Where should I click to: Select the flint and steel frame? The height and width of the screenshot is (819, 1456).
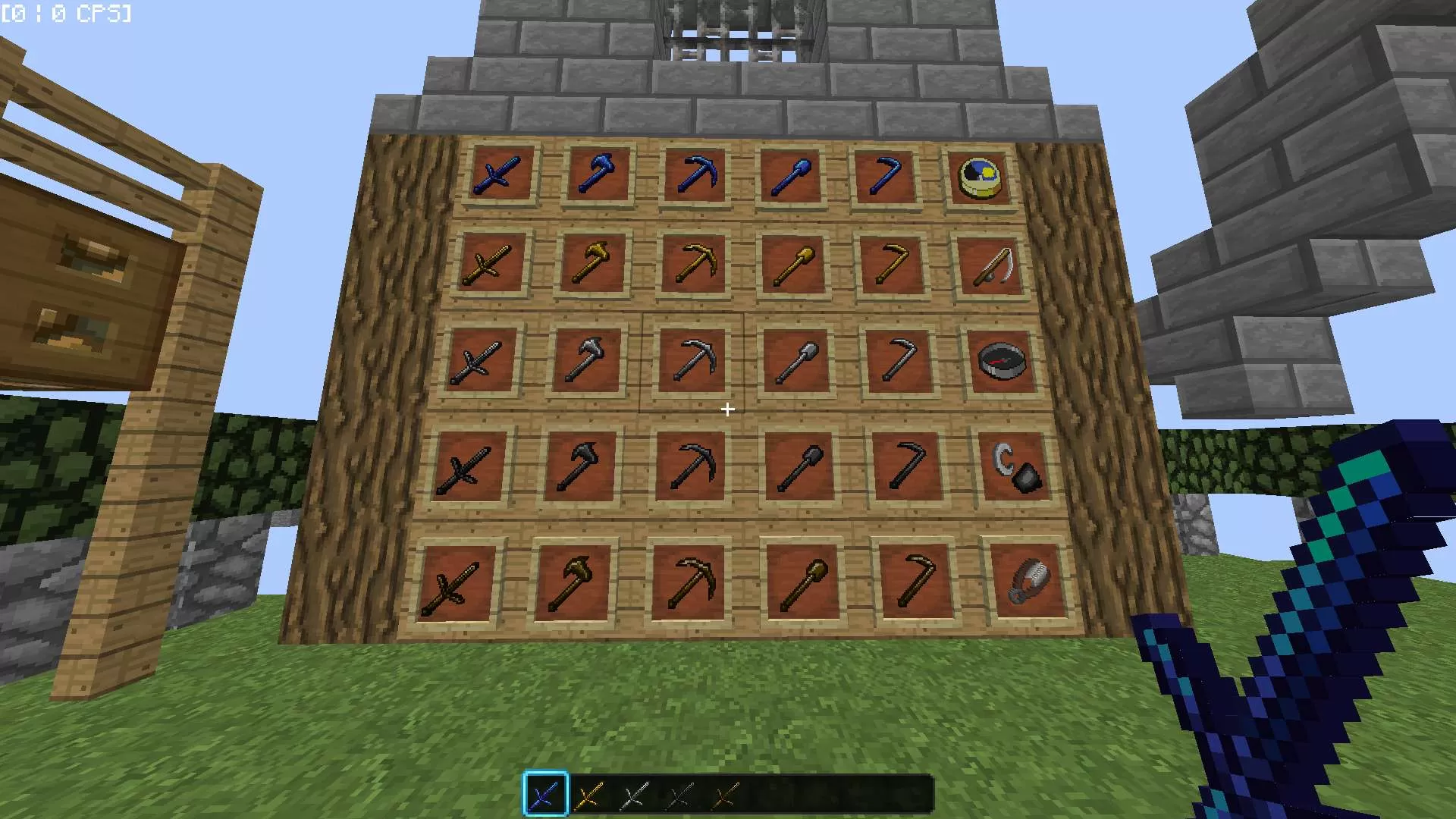pos(1016,466)
